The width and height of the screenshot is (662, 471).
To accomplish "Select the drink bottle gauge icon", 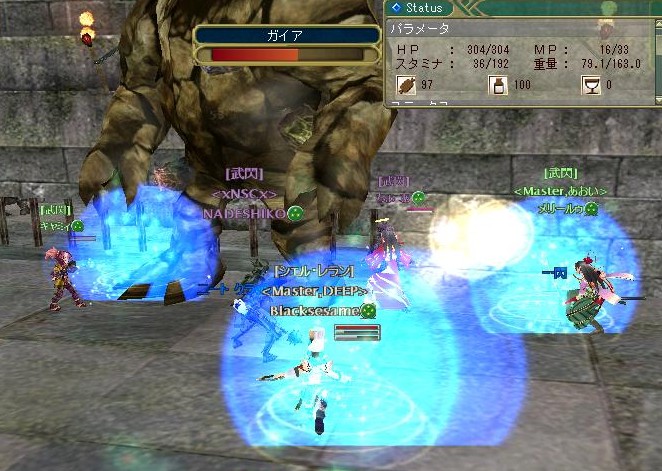I will click(x=496, y=86).
